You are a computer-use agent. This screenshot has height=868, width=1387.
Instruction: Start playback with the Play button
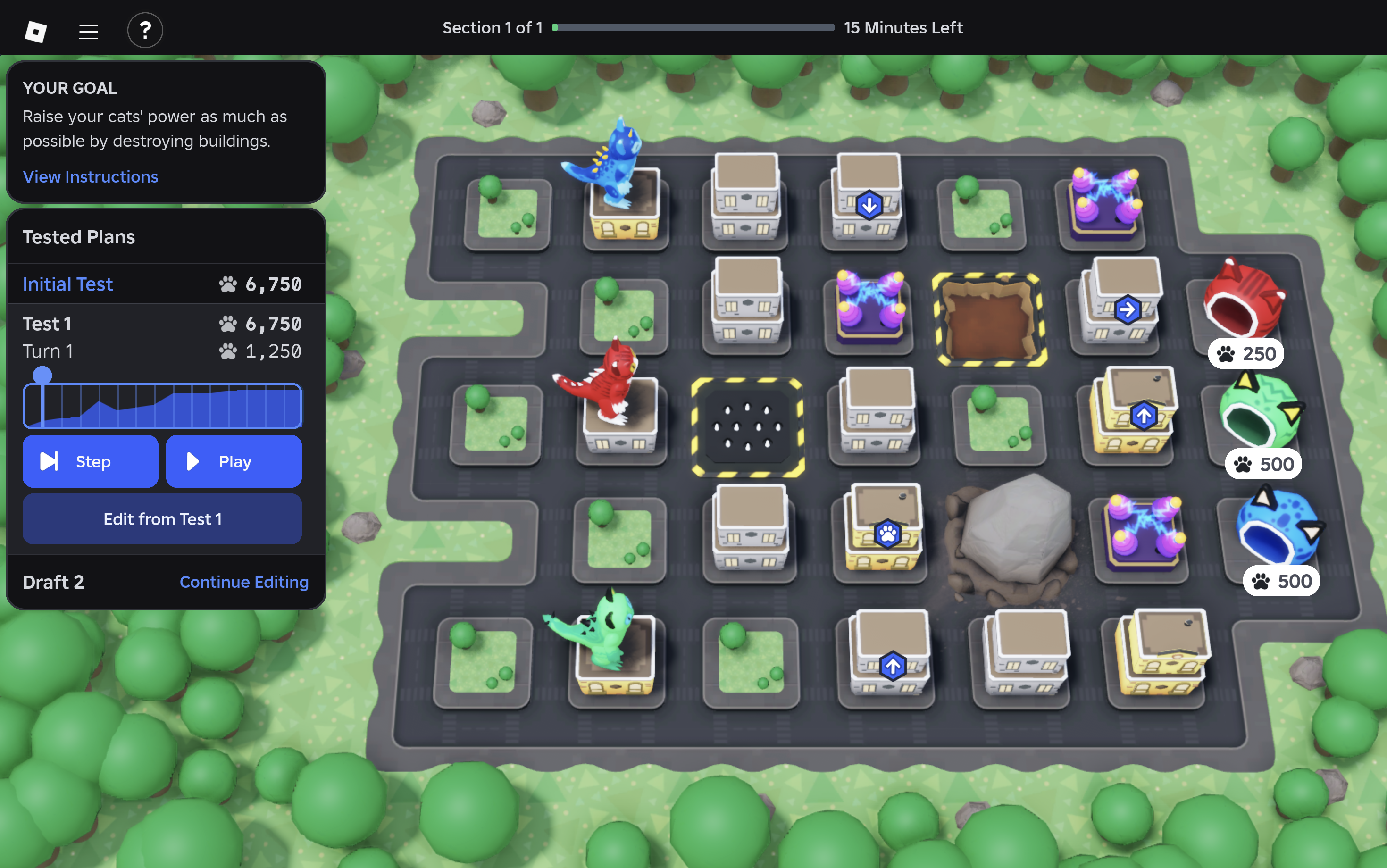pyautogui.click(x=234, y=461)
